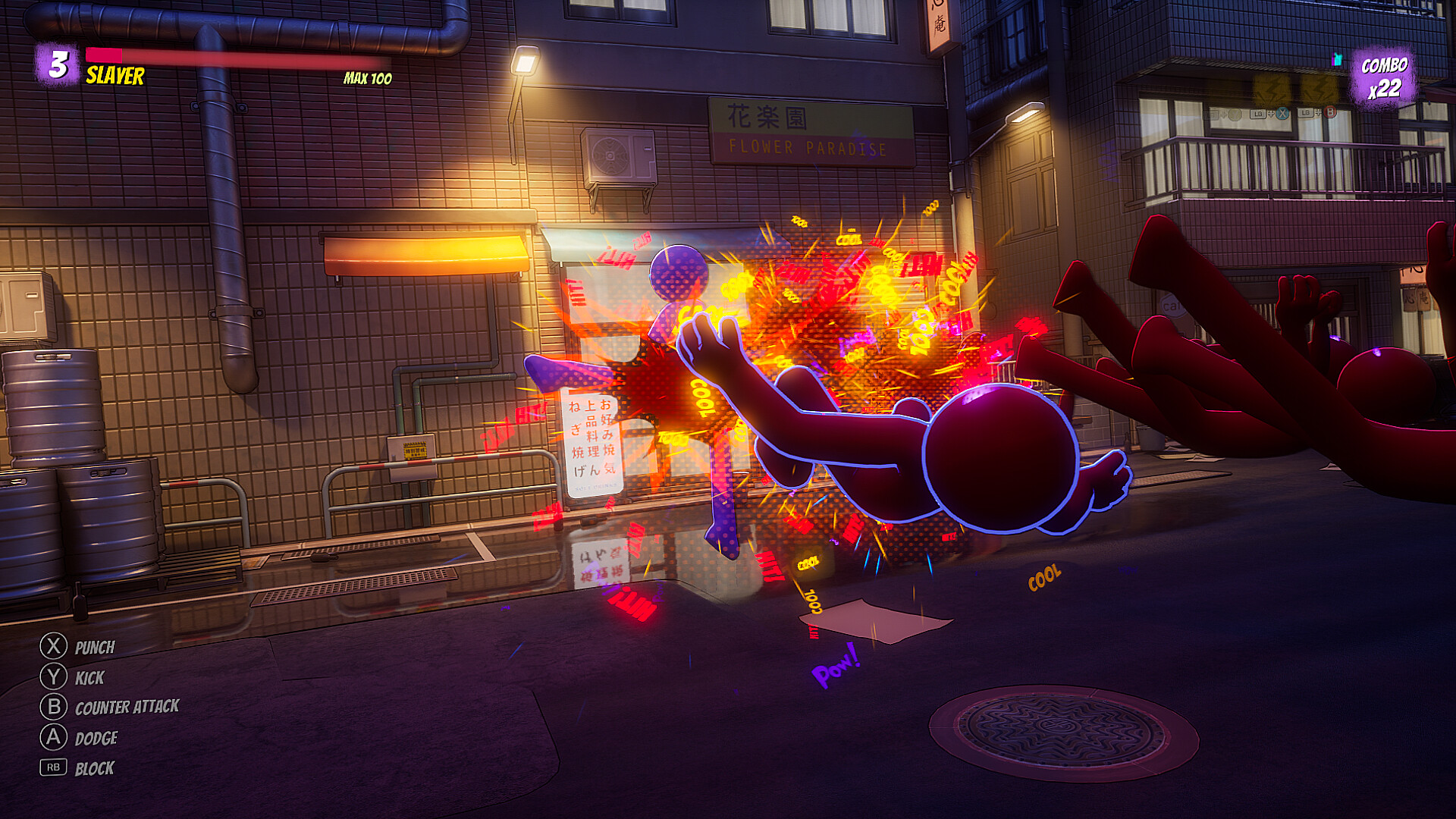The image size is (1456, 819).
Task: Click the MAX 100 energy text
Action: click(x=366, y=76)
